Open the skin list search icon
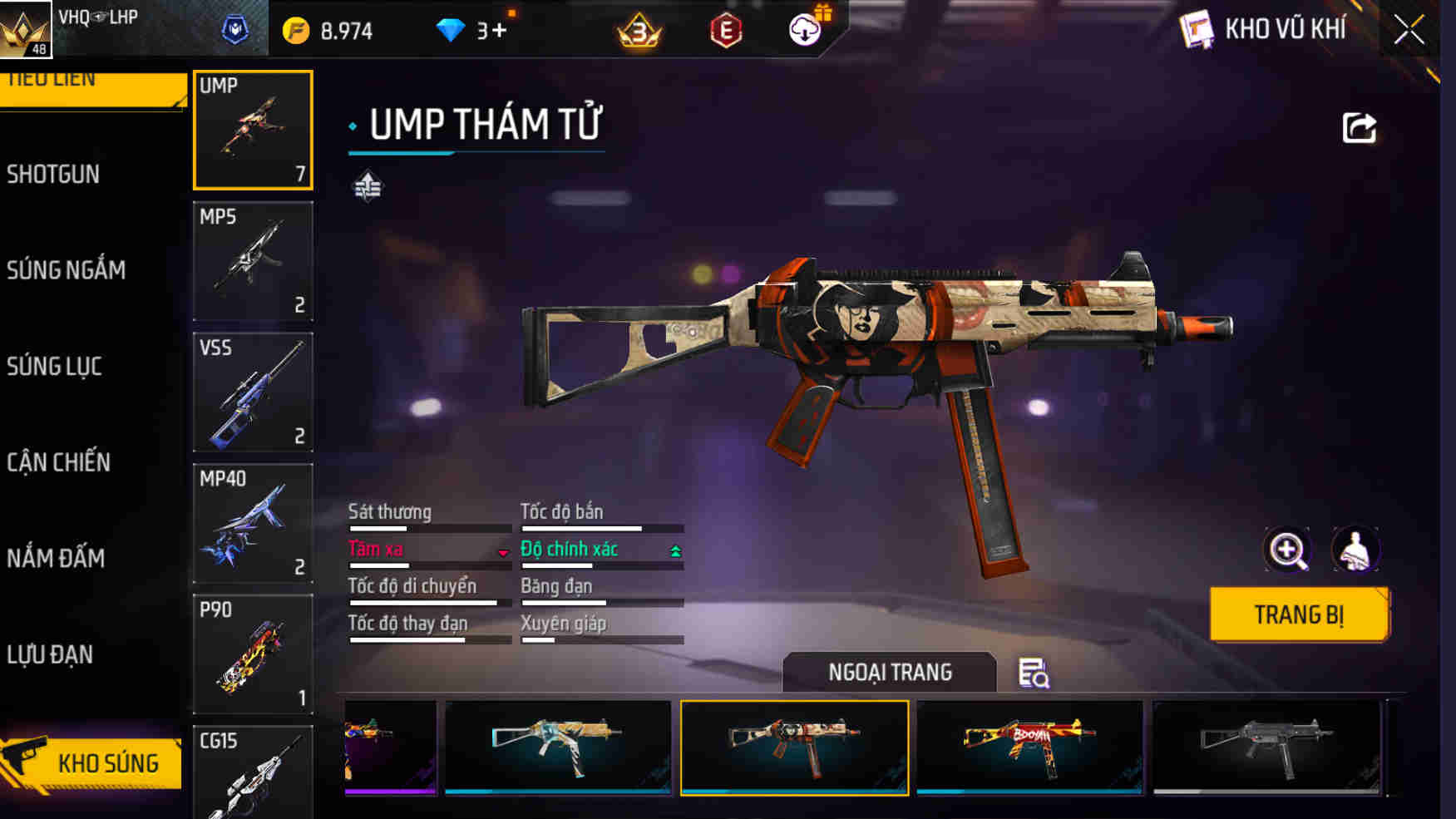This screenshot has height=819, width=1456. pos(1034,673)
